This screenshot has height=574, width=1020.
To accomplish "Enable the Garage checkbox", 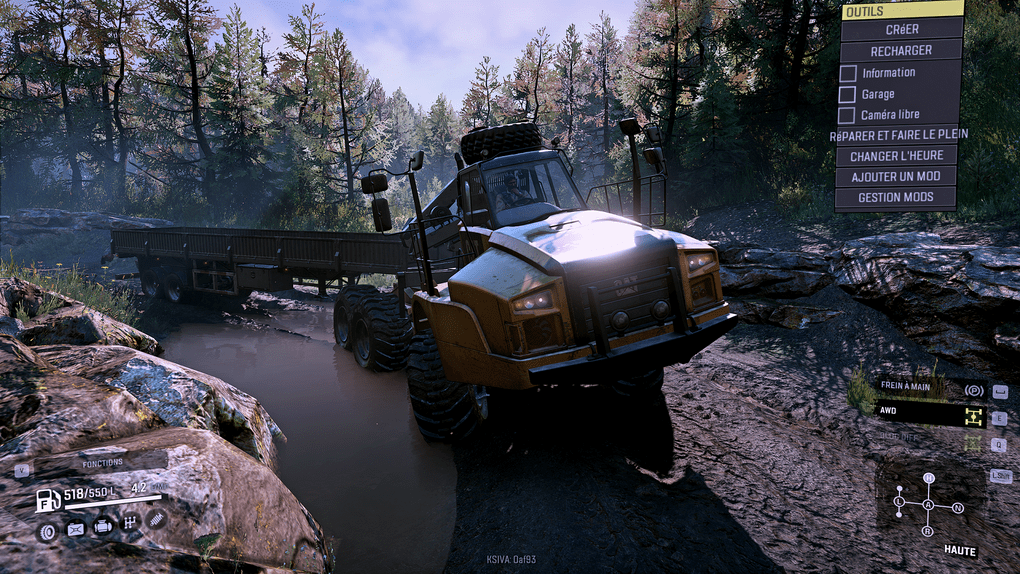I will (848, 94).
